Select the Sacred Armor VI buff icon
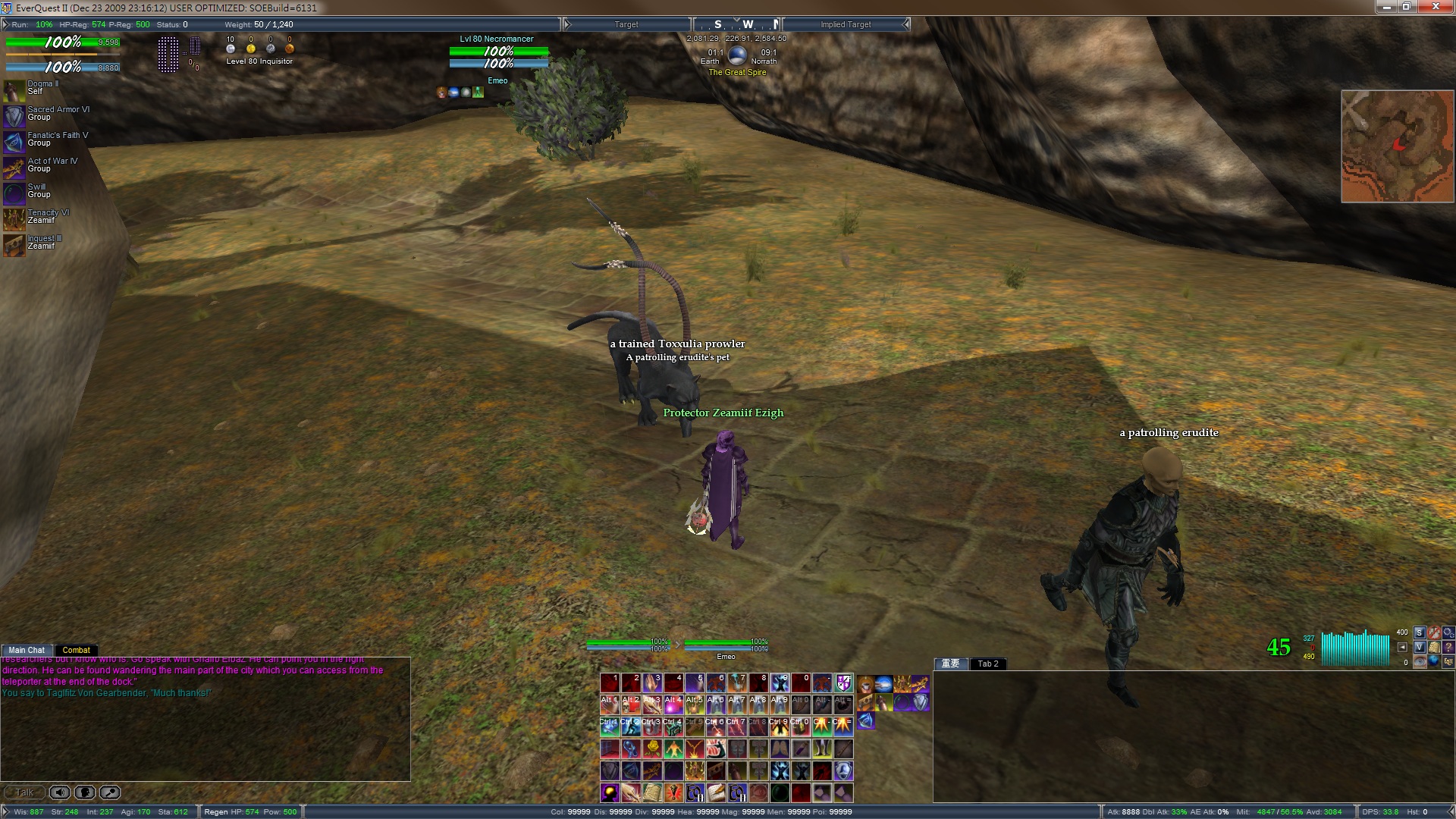Viewport: 1456px width, 819px height. tap(14, 116)
